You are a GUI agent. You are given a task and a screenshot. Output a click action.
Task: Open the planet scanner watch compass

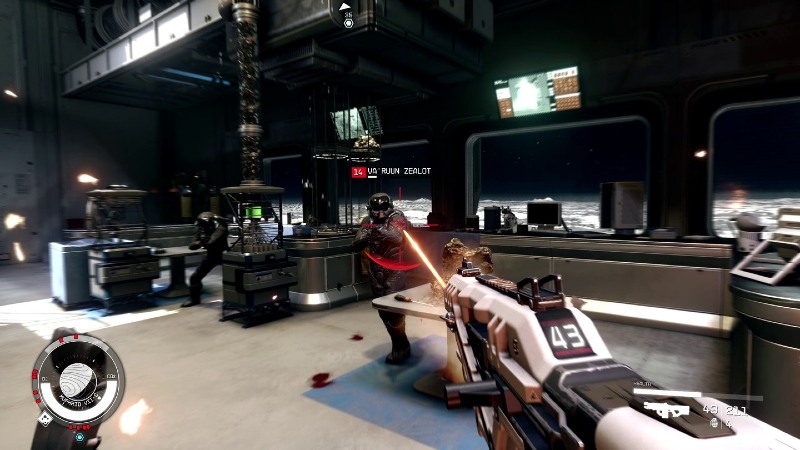(x=78, y=381)
